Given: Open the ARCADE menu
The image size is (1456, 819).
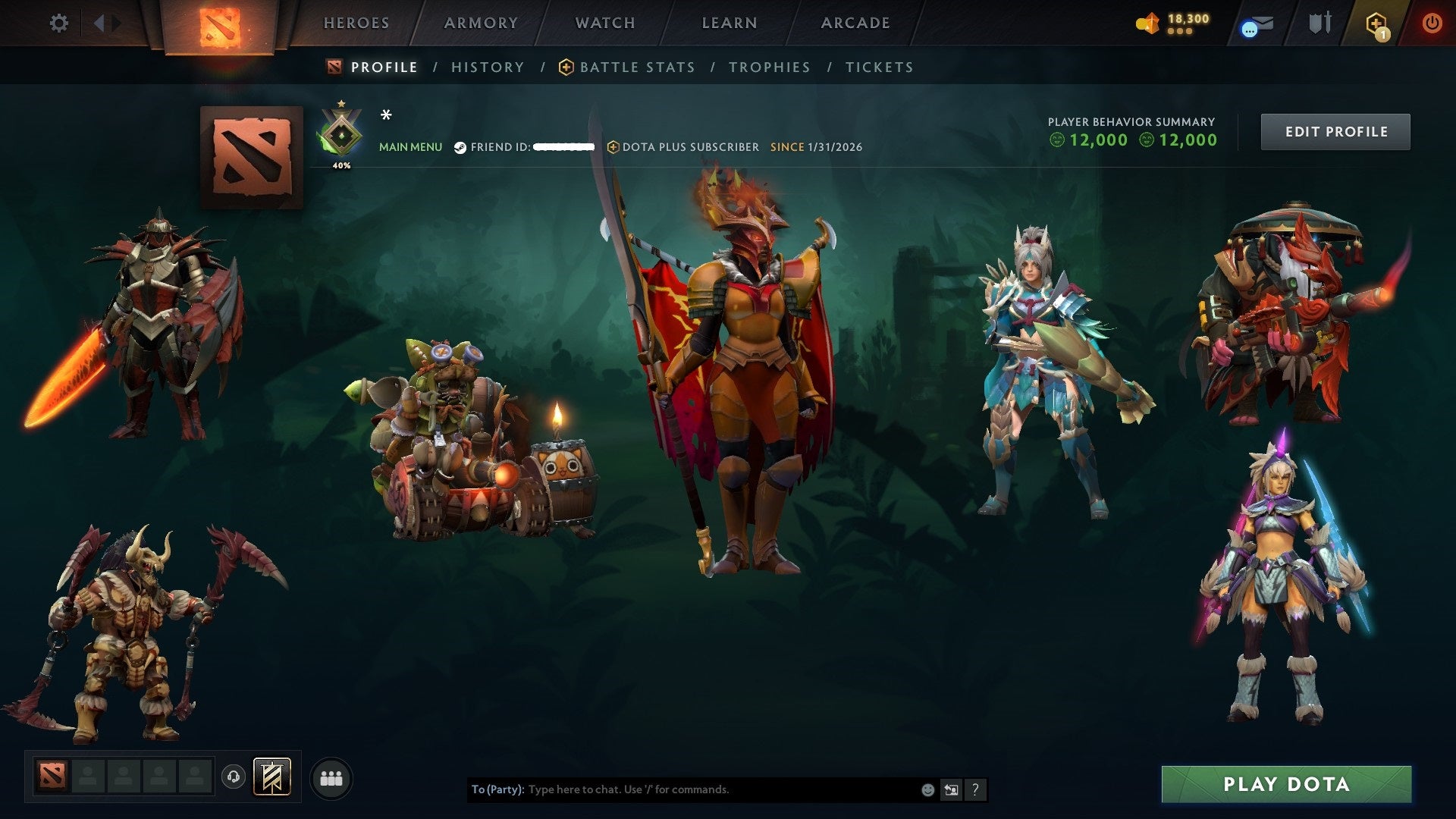Looking at the screenshot, I should (855, 23).
